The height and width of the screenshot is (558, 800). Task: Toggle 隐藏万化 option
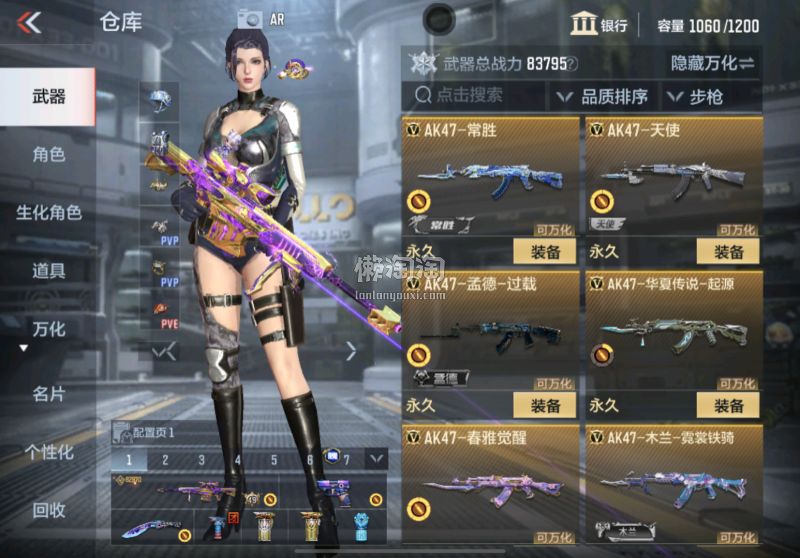712,63
